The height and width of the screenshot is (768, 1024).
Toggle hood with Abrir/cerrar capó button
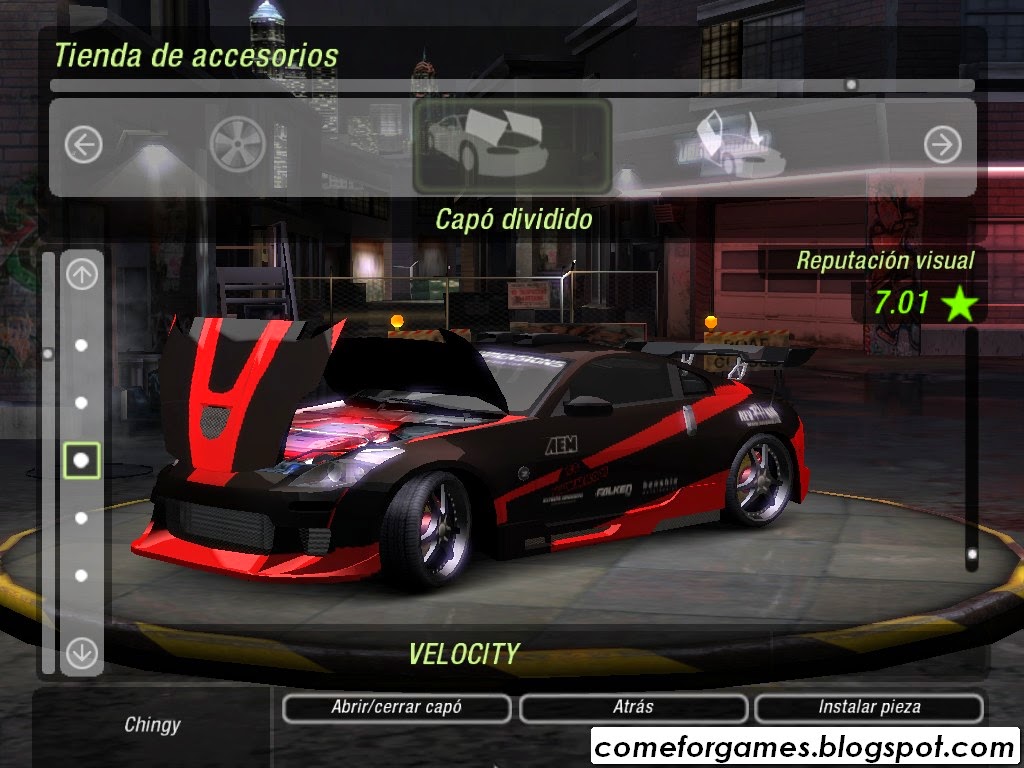[x=396, y=707]
